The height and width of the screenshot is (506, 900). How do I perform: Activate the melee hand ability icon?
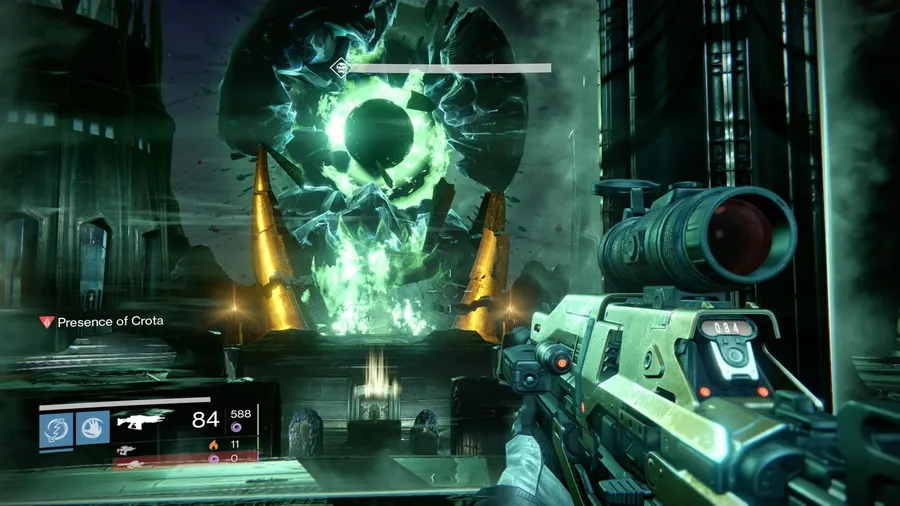point(93,427)
